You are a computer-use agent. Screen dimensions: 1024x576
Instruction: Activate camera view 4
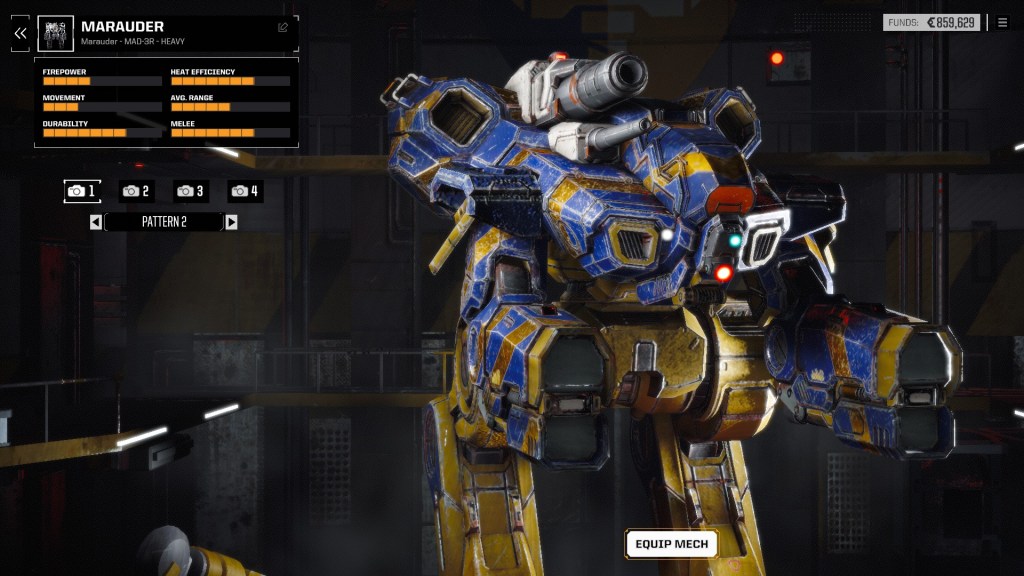(245, 191)
